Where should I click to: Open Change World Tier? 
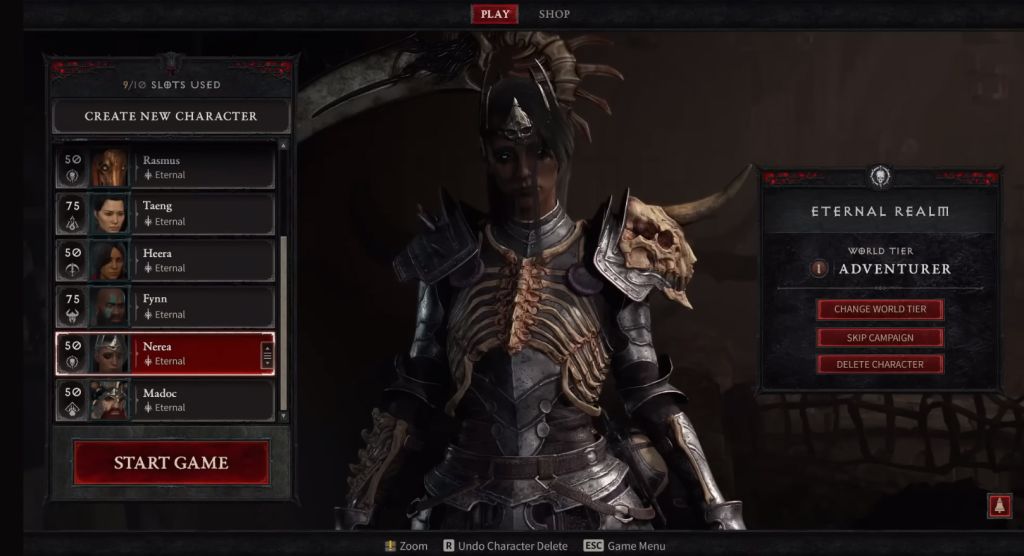click(x=880, y=309)
